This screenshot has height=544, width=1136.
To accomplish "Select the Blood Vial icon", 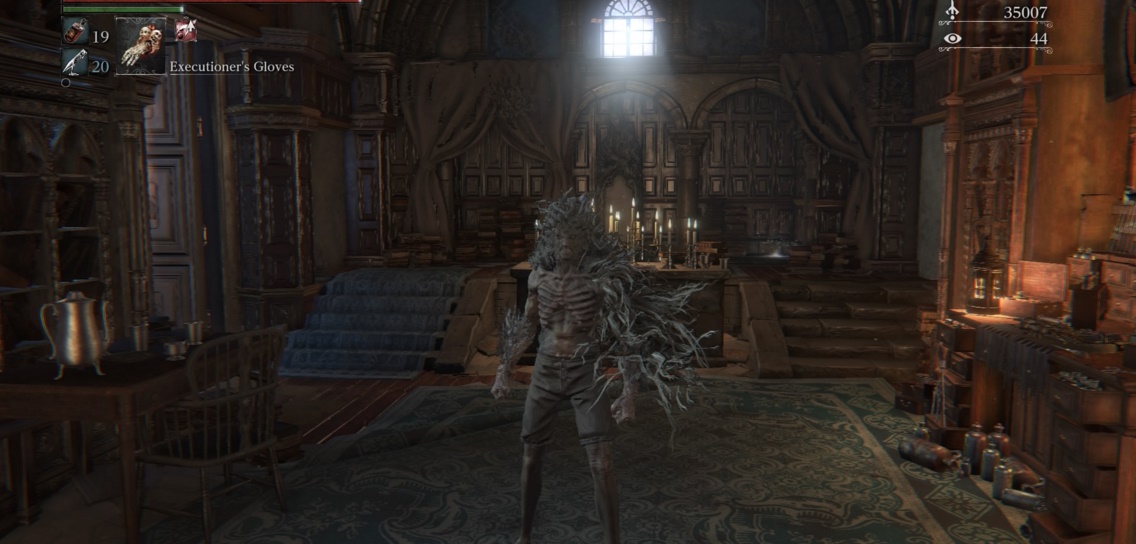I will 75,33.
